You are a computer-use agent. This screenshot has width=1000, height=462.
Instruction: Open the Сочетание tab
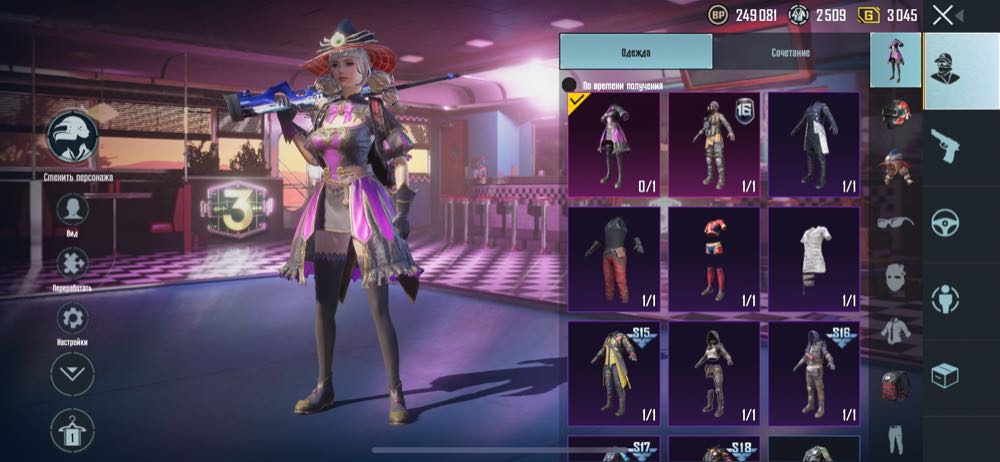790,52
